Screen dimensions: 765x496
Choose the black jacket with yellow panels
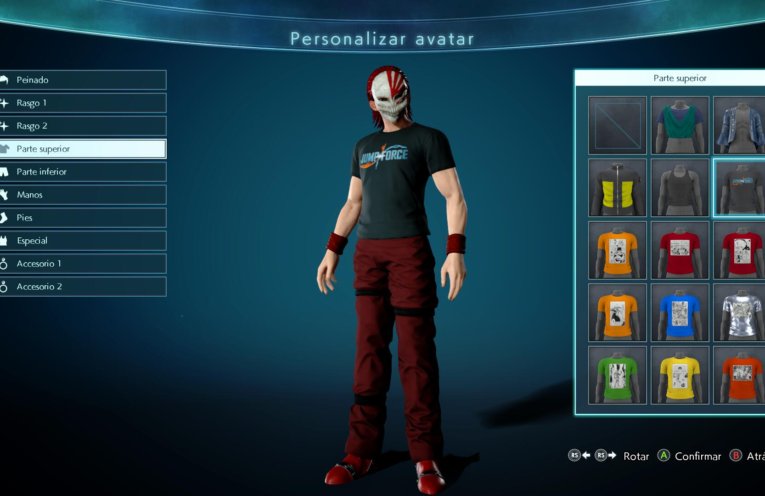click(x=617, y=188)
